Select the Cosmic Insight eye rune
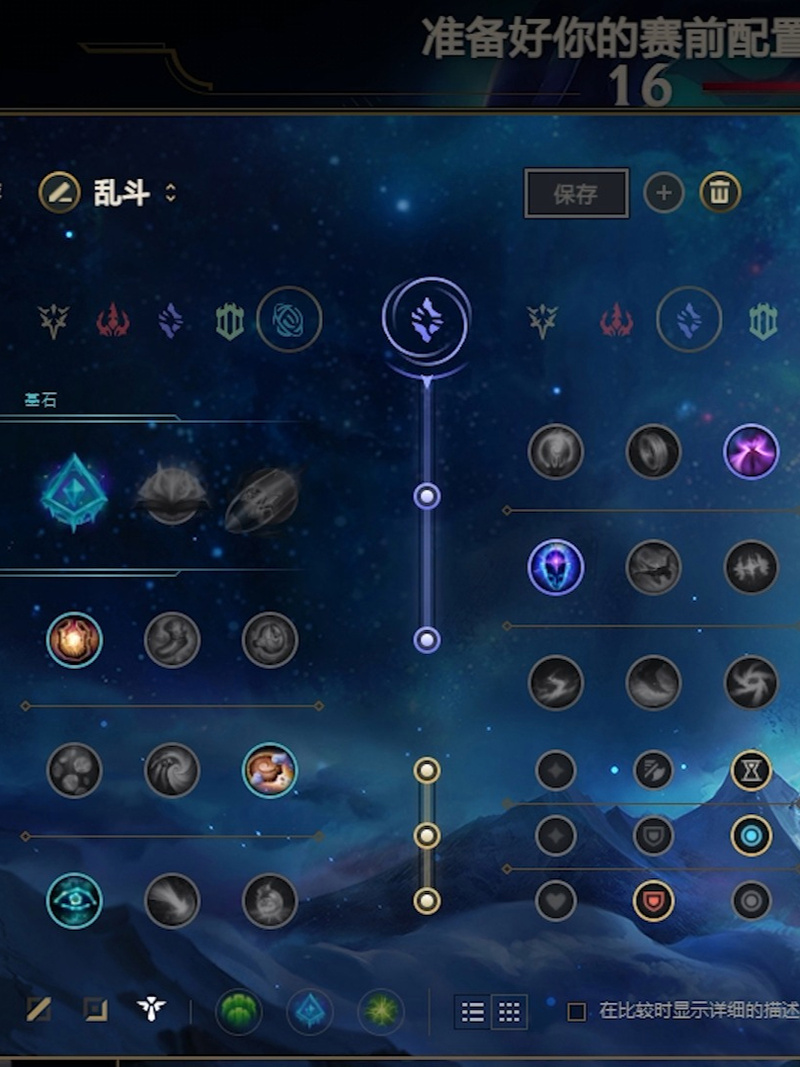This screenshot has height=1067, width=800. tap(74, 900)
